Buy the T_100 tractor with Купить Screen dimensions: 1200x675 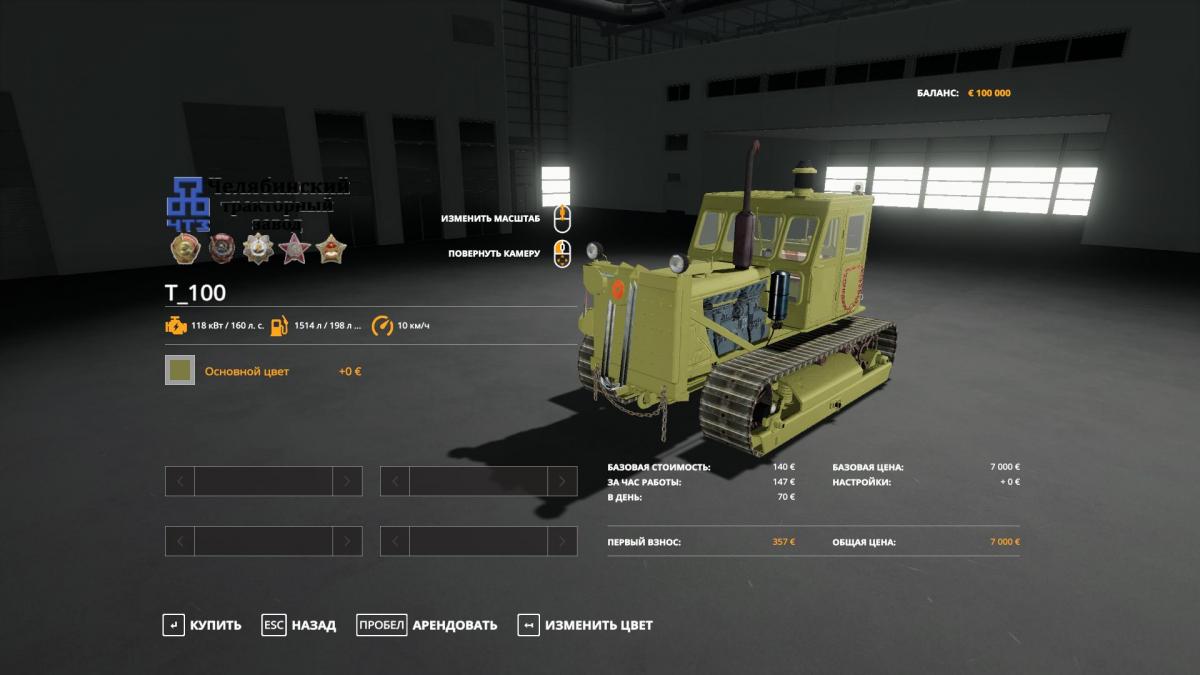[x=202, y=625]
